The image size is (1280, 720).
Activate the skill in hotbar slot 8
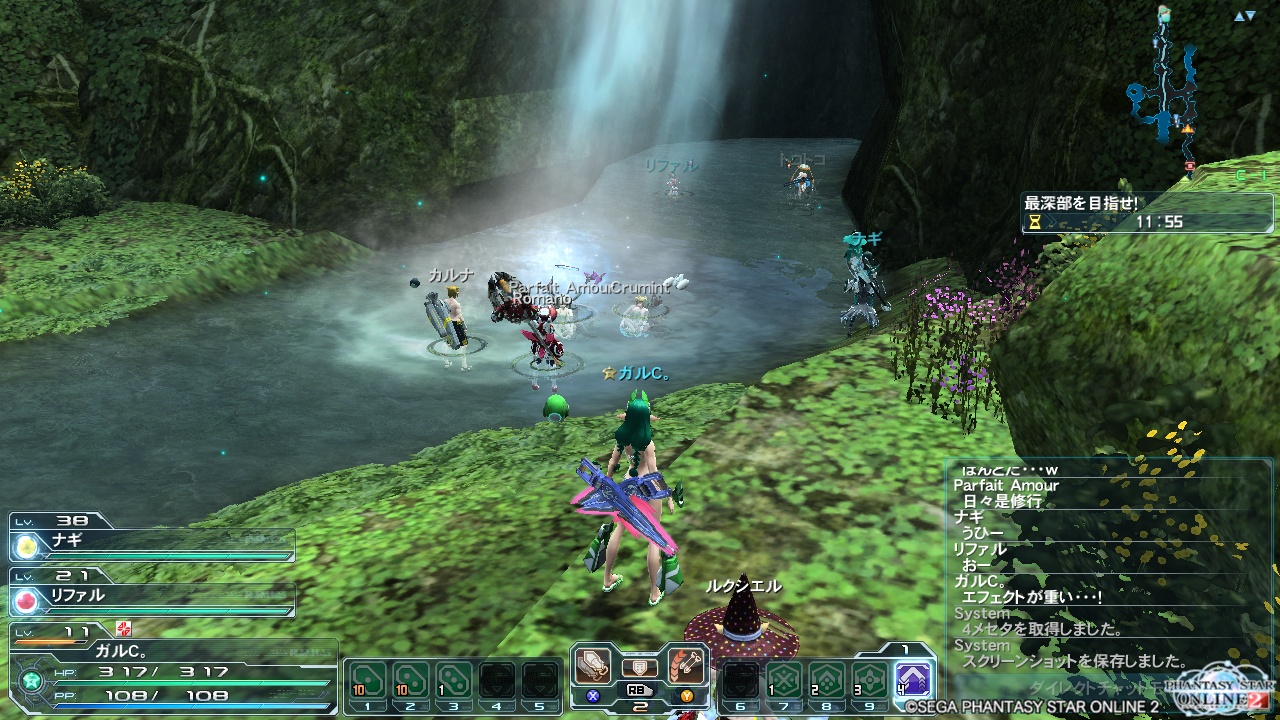(x=826, y=682)
